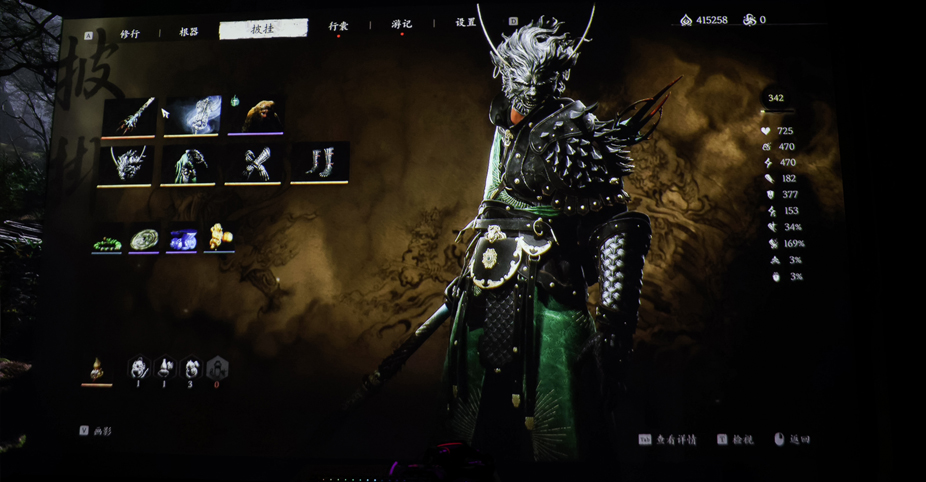Switch to the 修行 tab
This screenshot has height=482, width=926.
click(x=130, y=33)
